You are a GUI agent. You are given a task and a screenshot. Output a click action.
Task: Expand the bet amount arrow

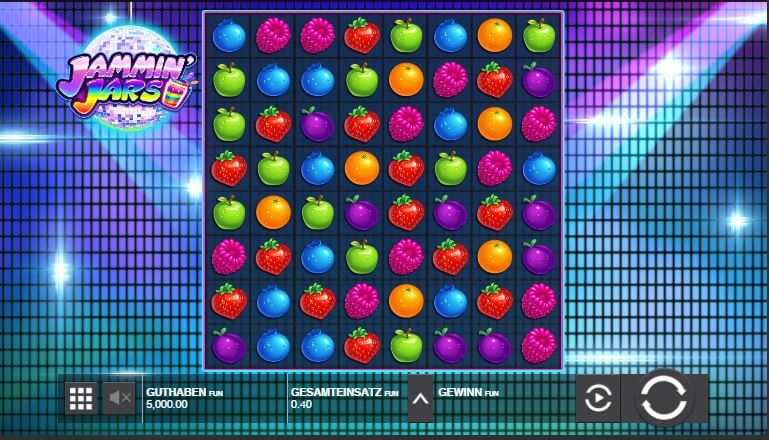[421, 399]
